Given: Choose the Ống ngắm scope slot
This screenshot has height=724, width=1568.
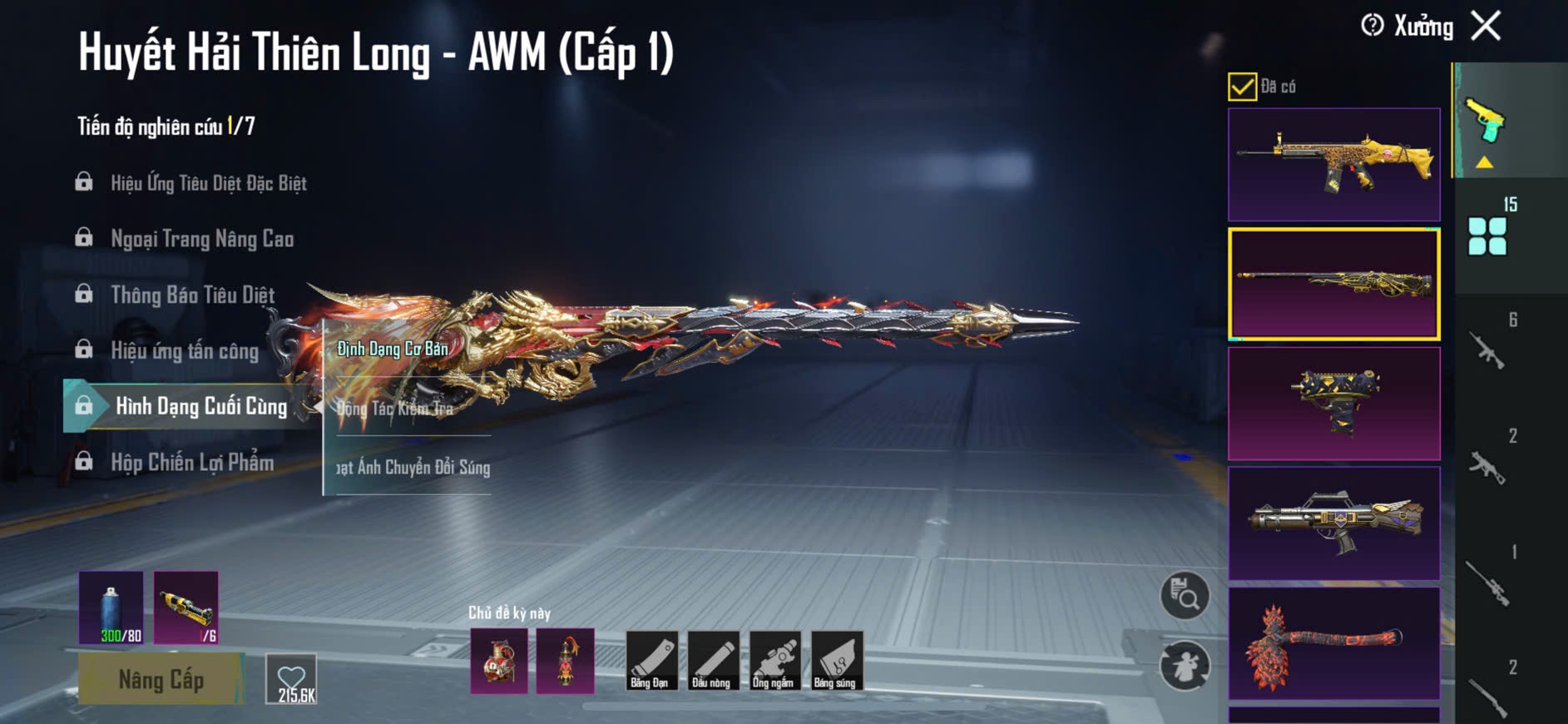Looking at the screenshot, I should pos(773,661).
